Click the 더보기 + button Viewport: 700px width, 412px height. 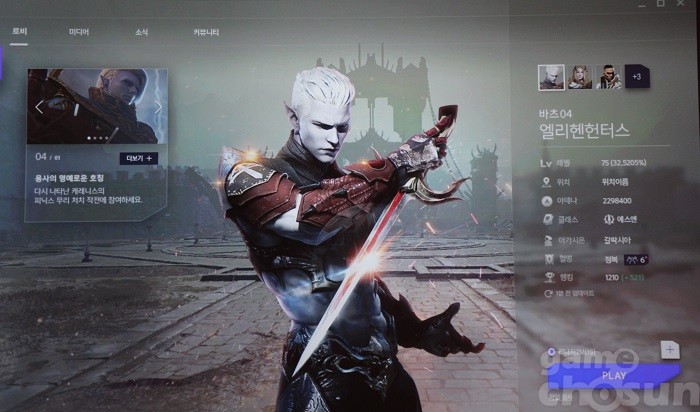pyautogui.click(x=138, y=158)
